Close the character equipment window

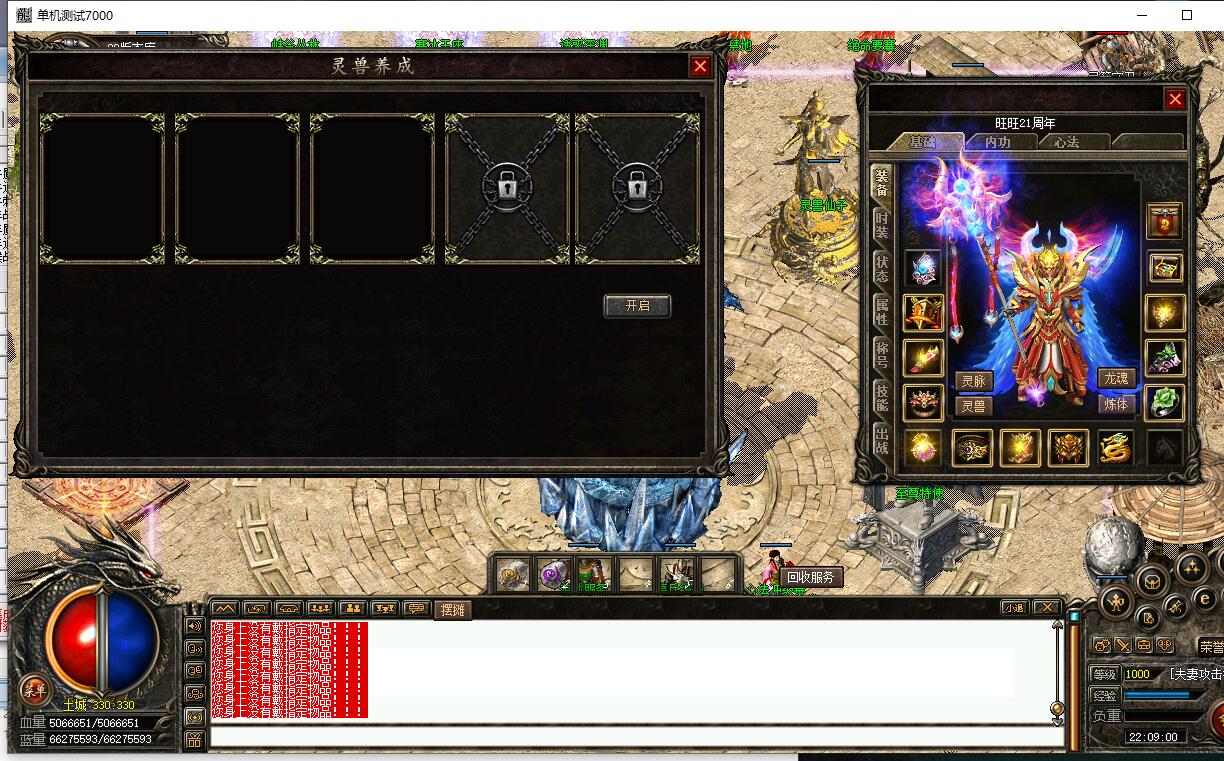(1175, 99)
